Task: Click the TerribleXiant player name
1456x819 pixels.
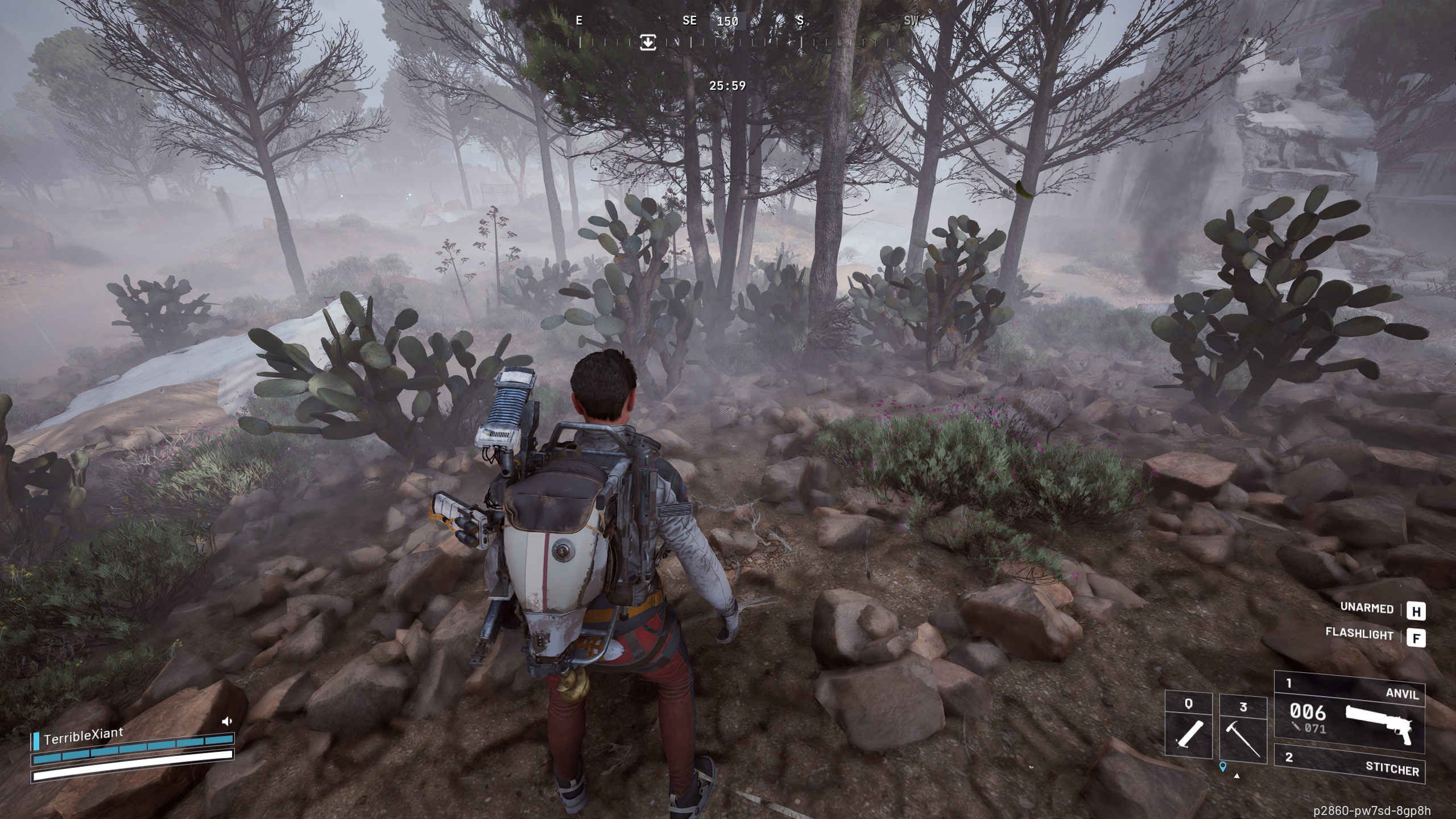Action: (x=83, y=736)
